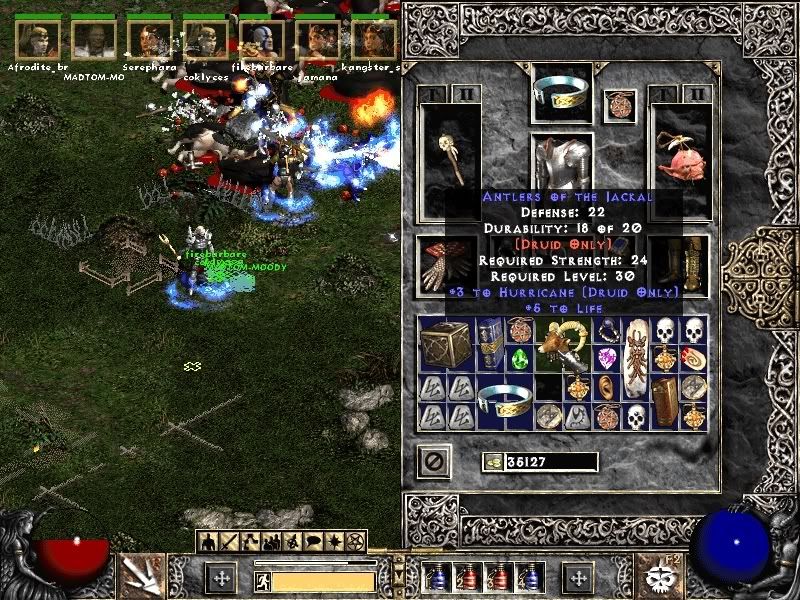Open the left-click attack skill selector
The image size is (800, 600).
point(141,576)
